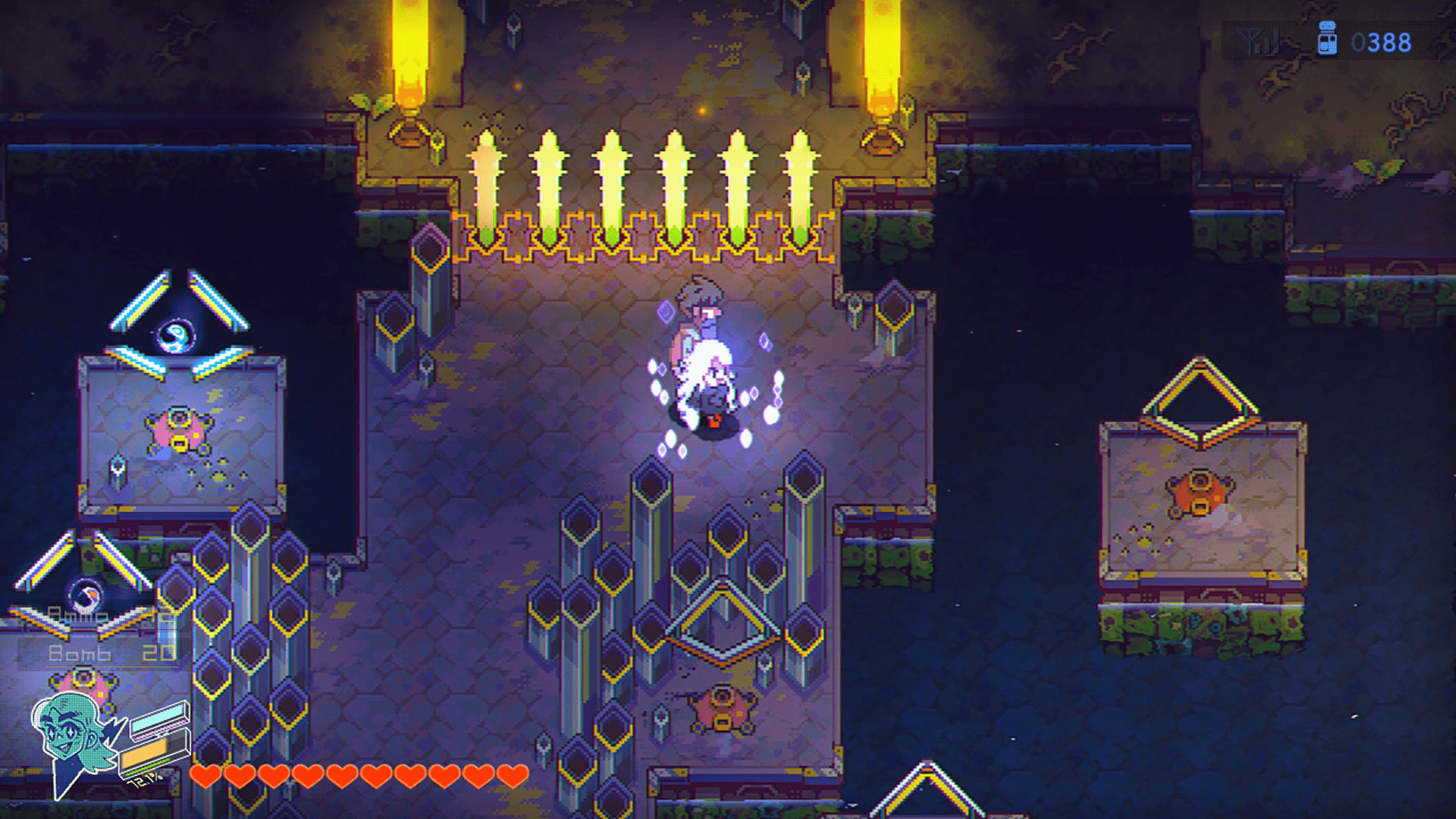The width and height of the screenshot is (1456, 819).
Task: Expand the diamond frame above the right platform
Action: 1198,387
